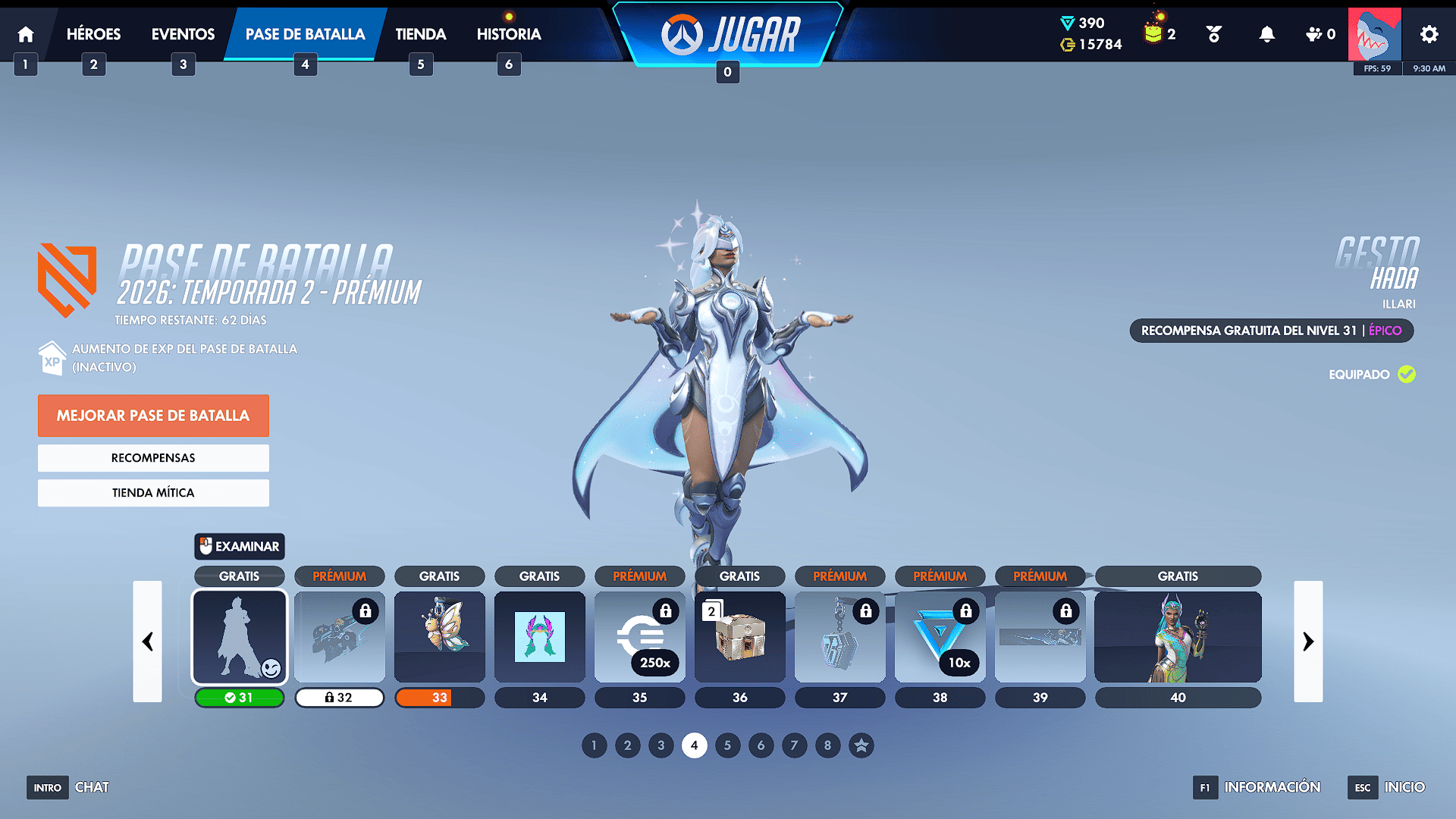Image resolution: width=1456 pixels, height=819 pixels.
Task: Click the big Jugar button
Action: point(730,35)
